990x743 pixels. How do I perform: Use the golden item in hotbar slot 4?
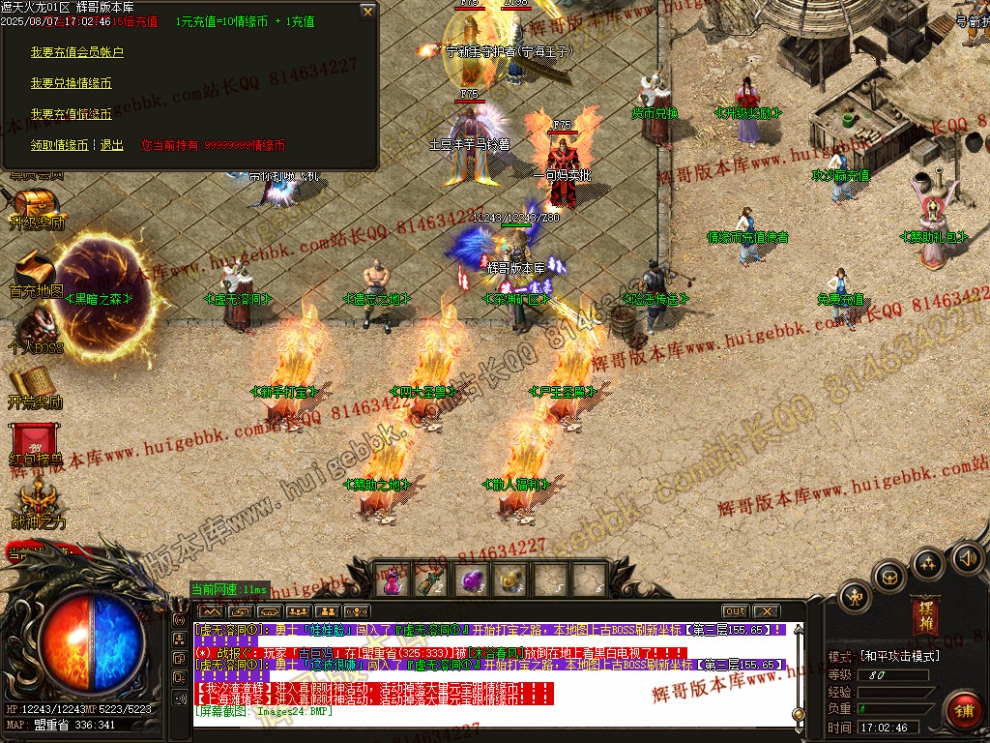click(x=510, y=579)
